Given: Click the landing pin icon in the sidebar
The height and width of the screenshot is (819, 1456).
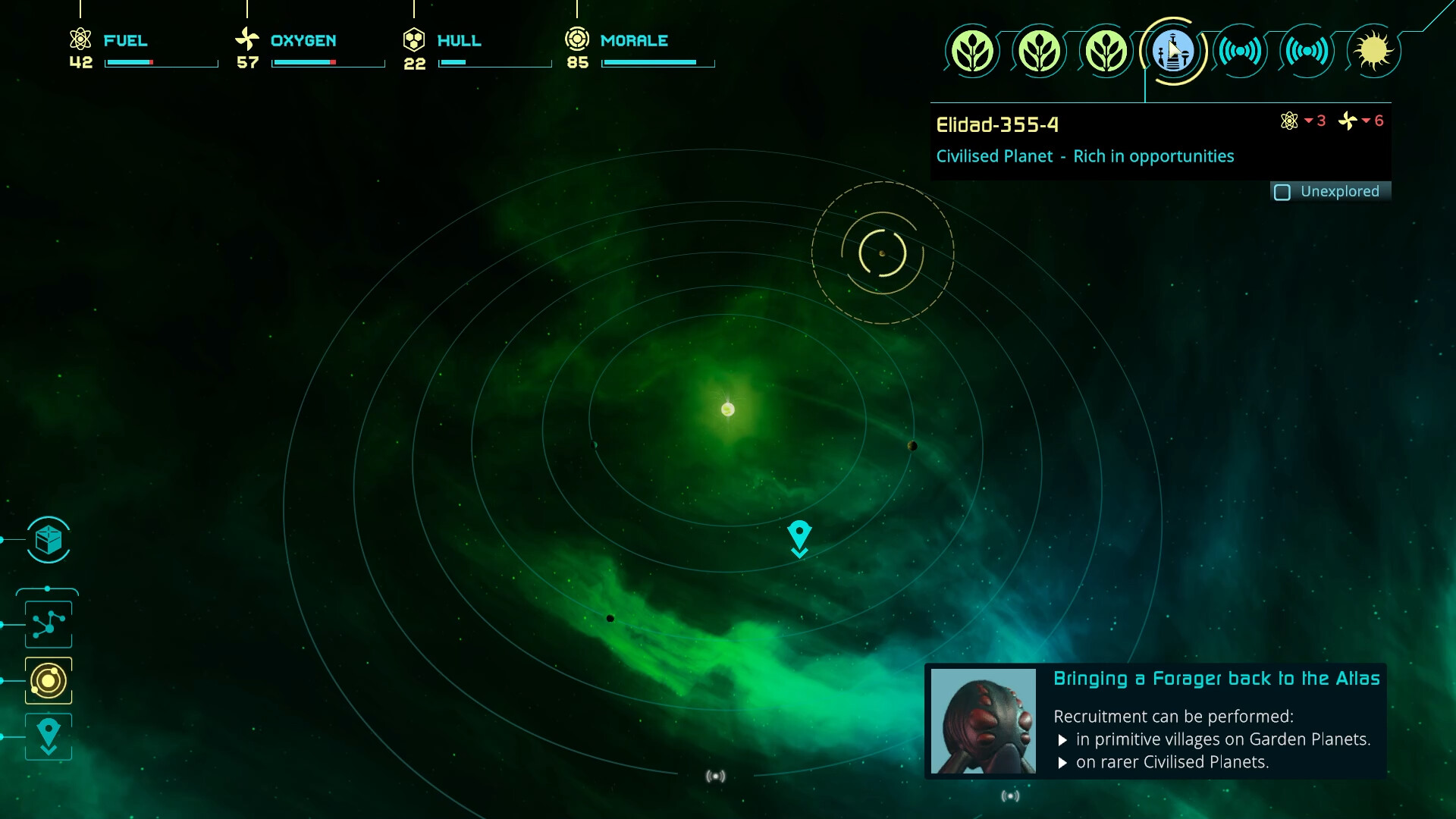Looking at the screenshot, I should [48, 736].
